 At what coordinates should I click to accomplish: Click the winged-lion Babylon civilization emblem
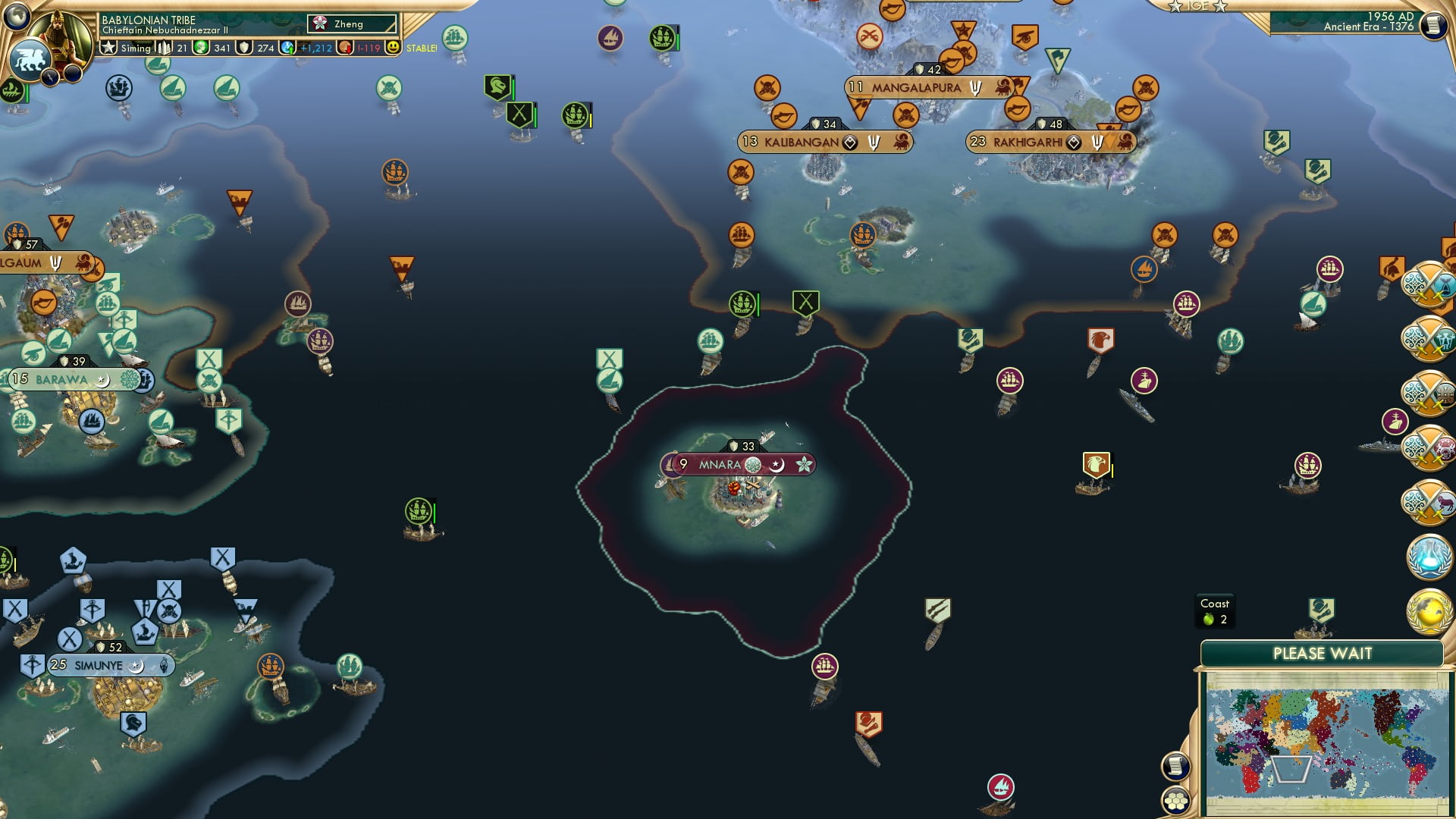pyautogui.click(x=29, y=60)
